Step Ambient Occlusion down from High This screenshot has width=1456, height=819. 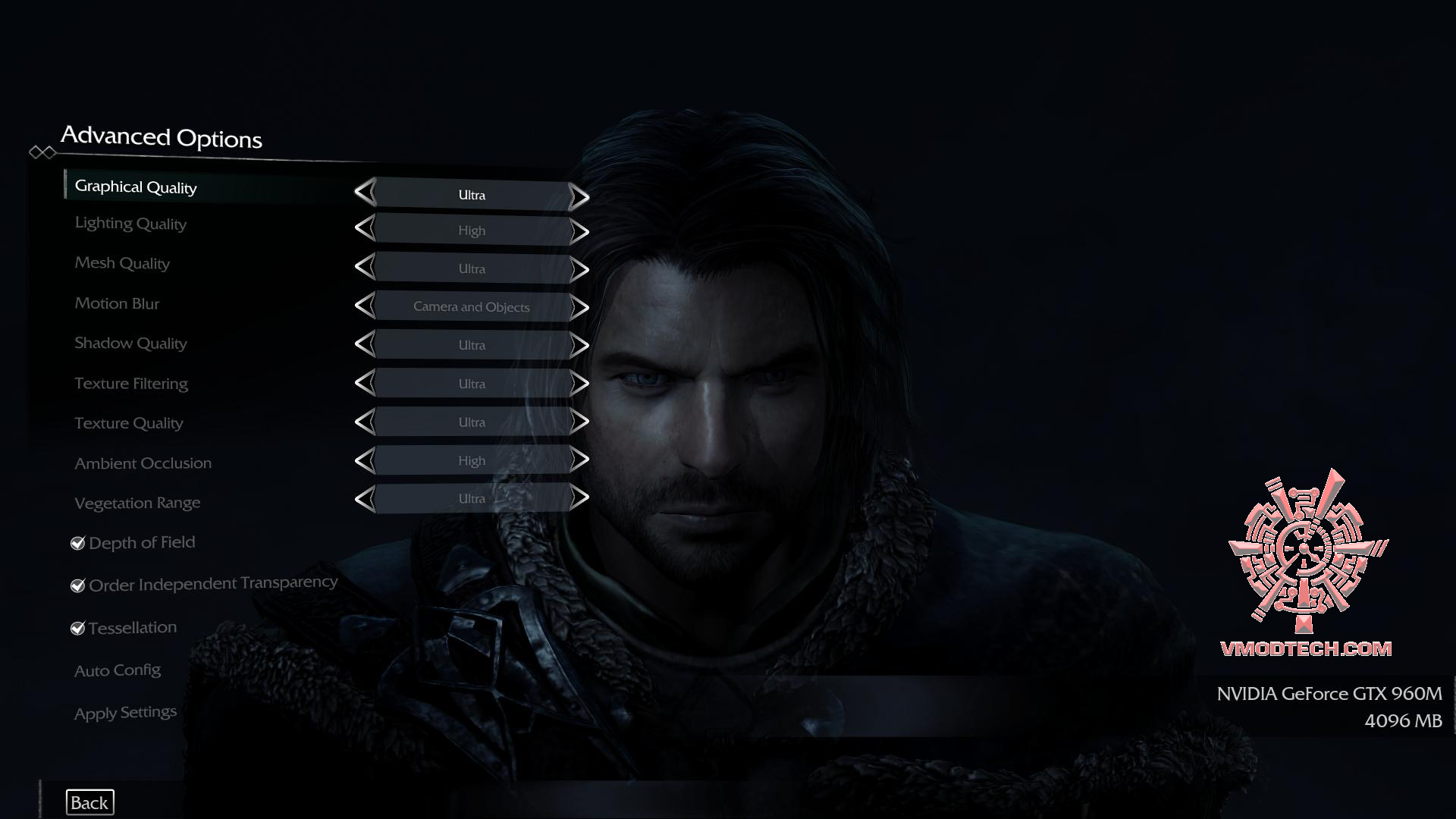[x=366, y=460]
